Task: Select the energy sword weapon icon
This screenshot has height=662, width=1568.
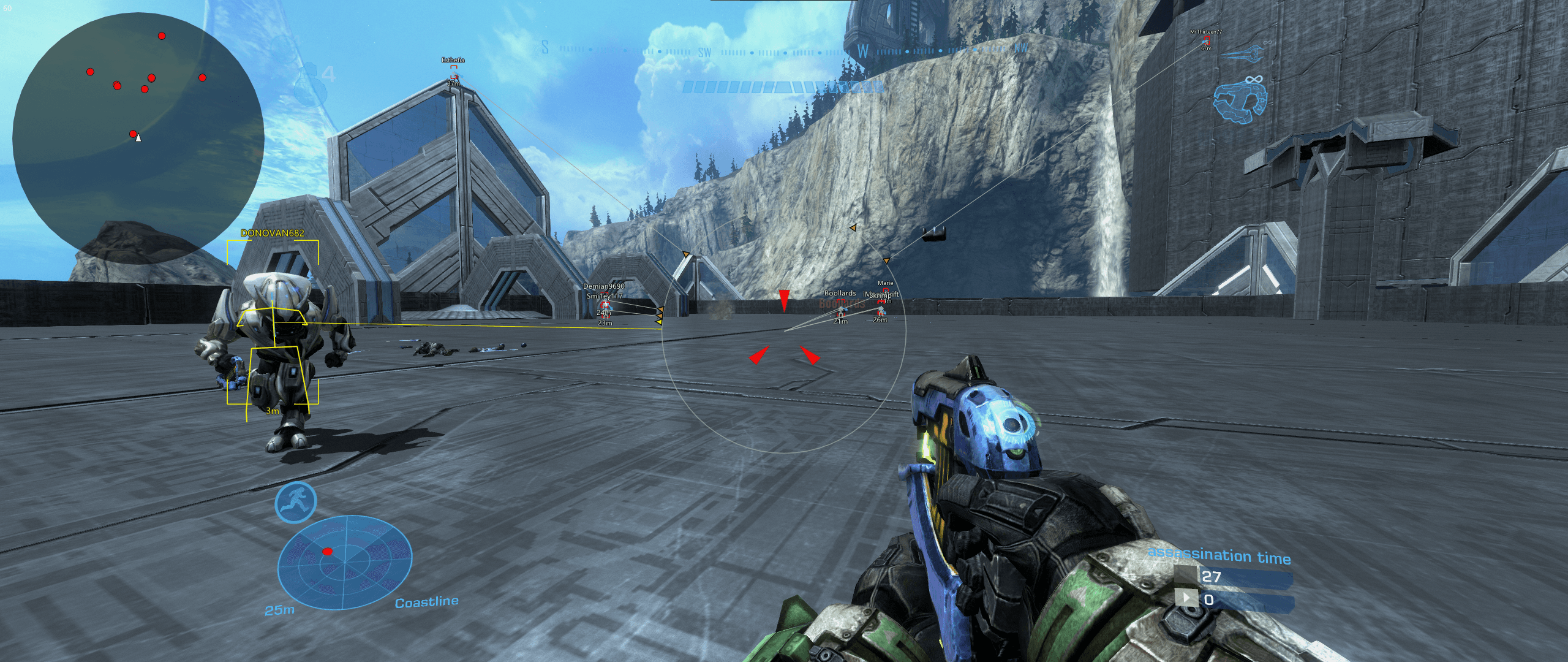Action: click(x=1242, y=54)
